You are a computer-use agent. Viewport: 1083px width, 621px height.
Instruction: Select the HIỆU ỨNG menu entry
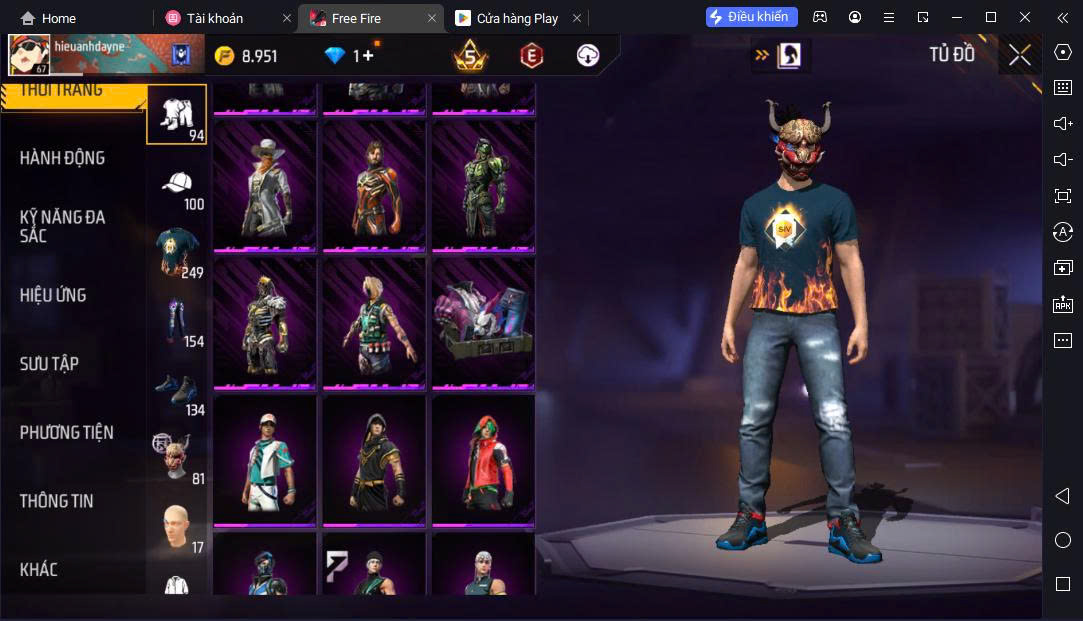53,295
